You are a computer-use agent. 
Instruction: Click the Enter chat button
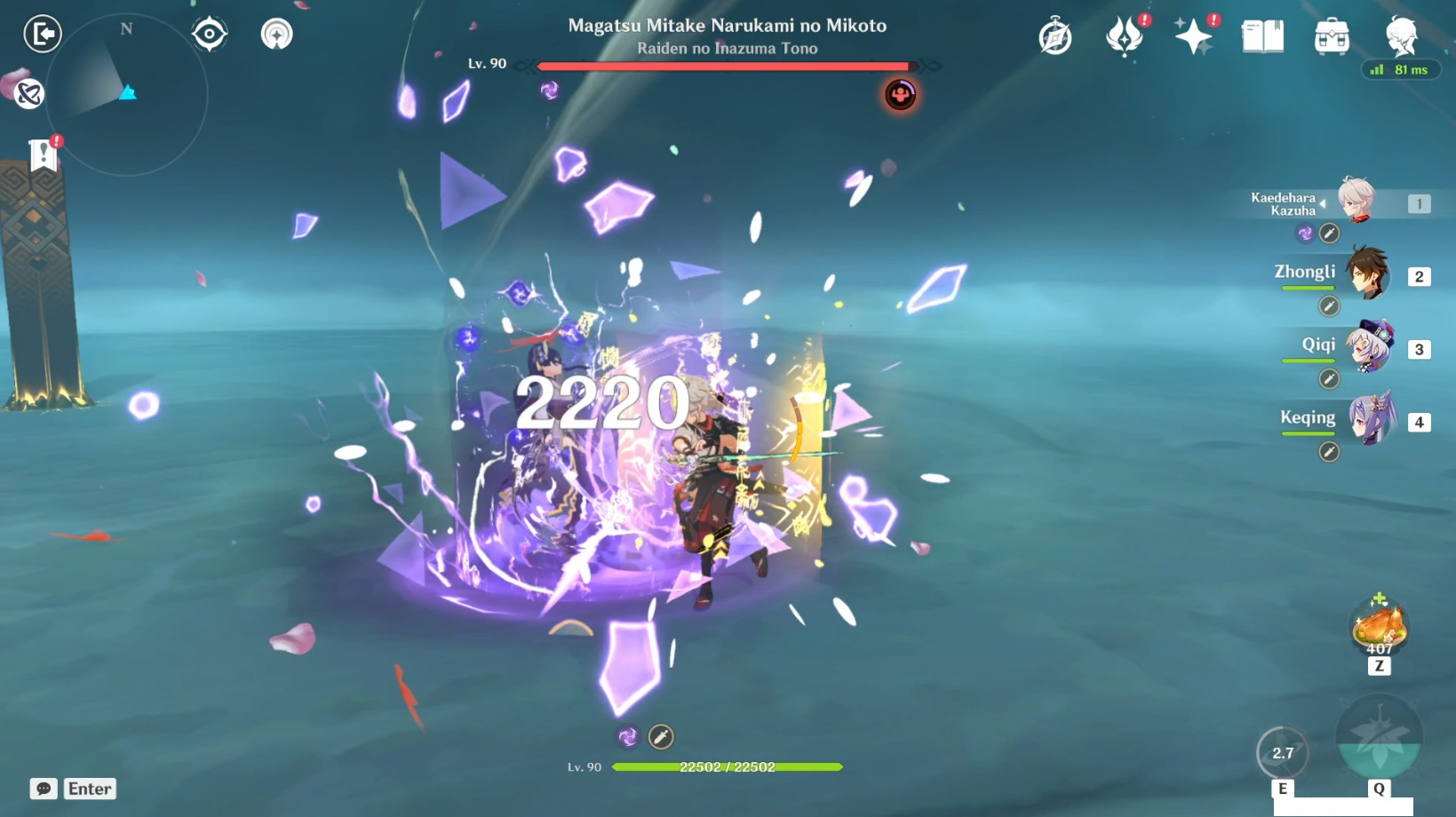[88, 789]
